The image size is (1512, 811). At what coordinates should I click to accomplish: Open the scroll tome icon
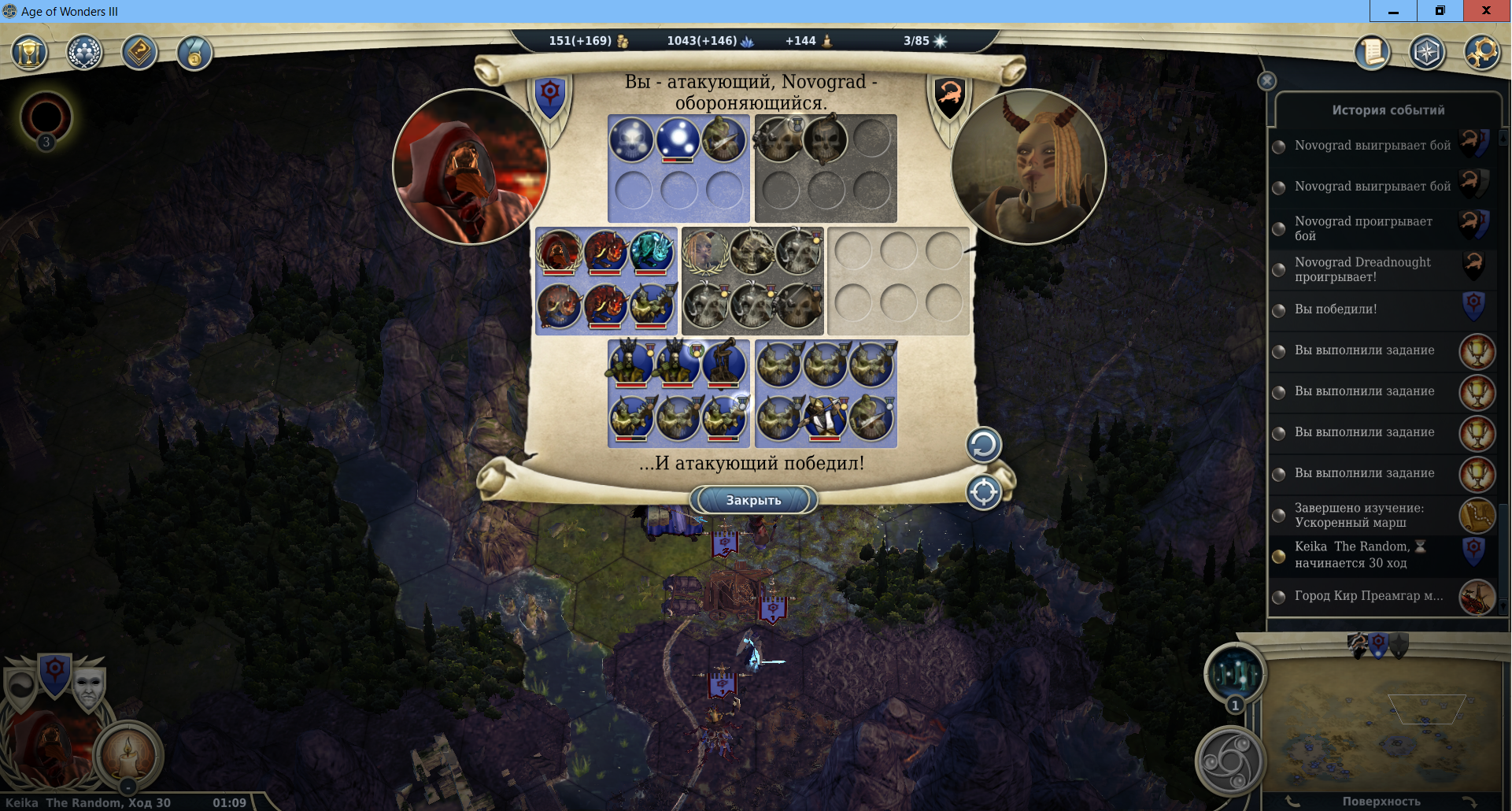click(x=1372, y=54)
